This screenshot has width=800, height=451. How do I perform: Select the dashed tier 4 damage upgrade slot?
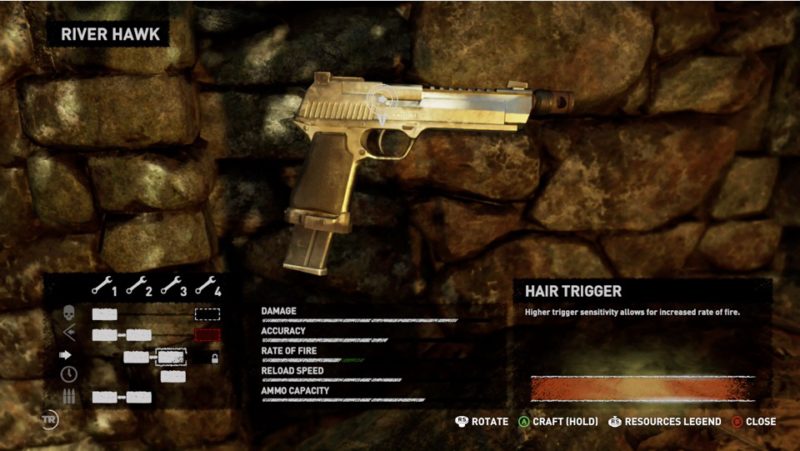(207, 314)
